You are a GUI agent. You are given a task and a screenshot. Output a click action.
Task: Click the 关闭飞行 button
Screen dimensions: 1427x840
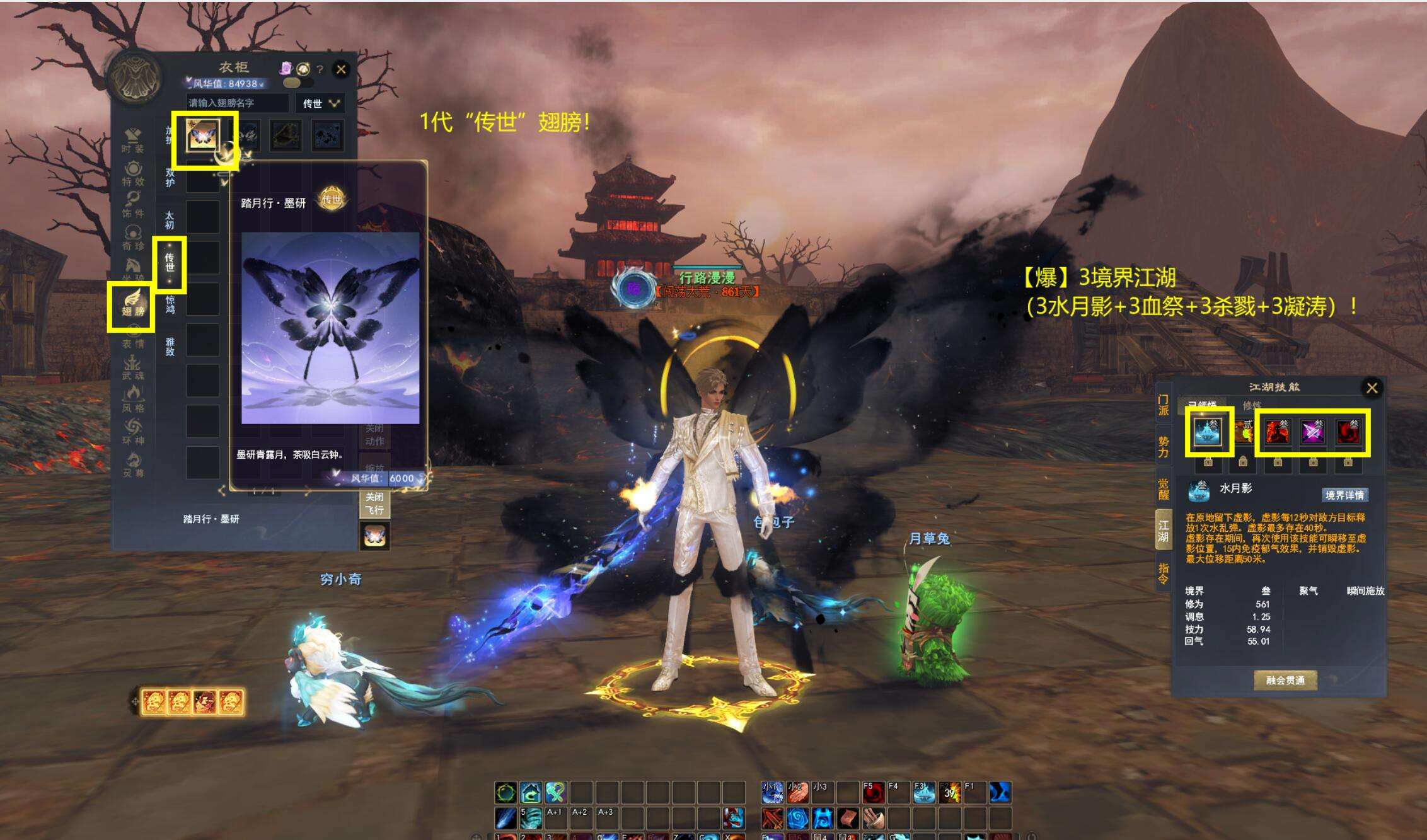click(x=374, y=503)
